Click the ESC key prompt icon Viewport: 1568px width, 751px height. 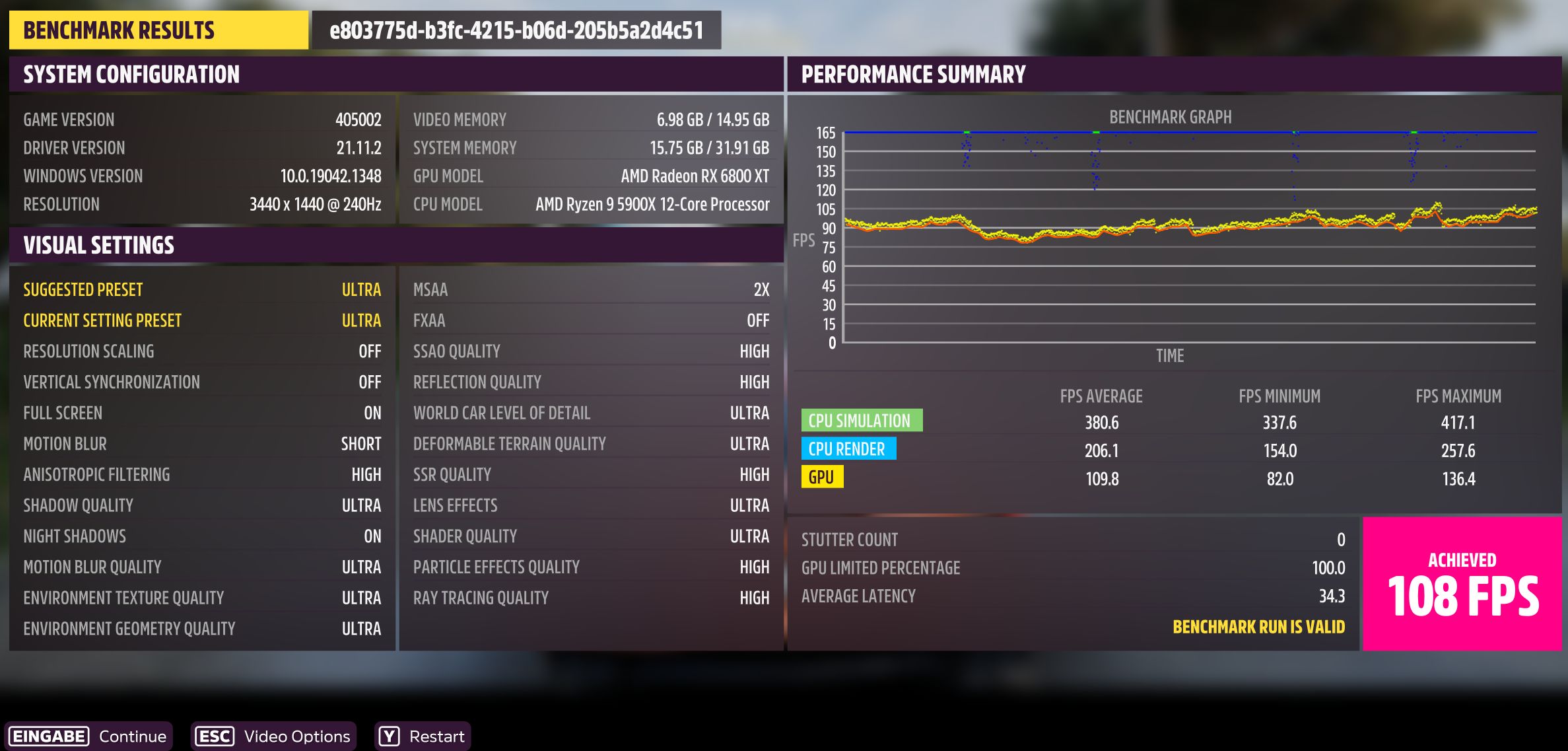pyautogui.click(x=215, y=736)
